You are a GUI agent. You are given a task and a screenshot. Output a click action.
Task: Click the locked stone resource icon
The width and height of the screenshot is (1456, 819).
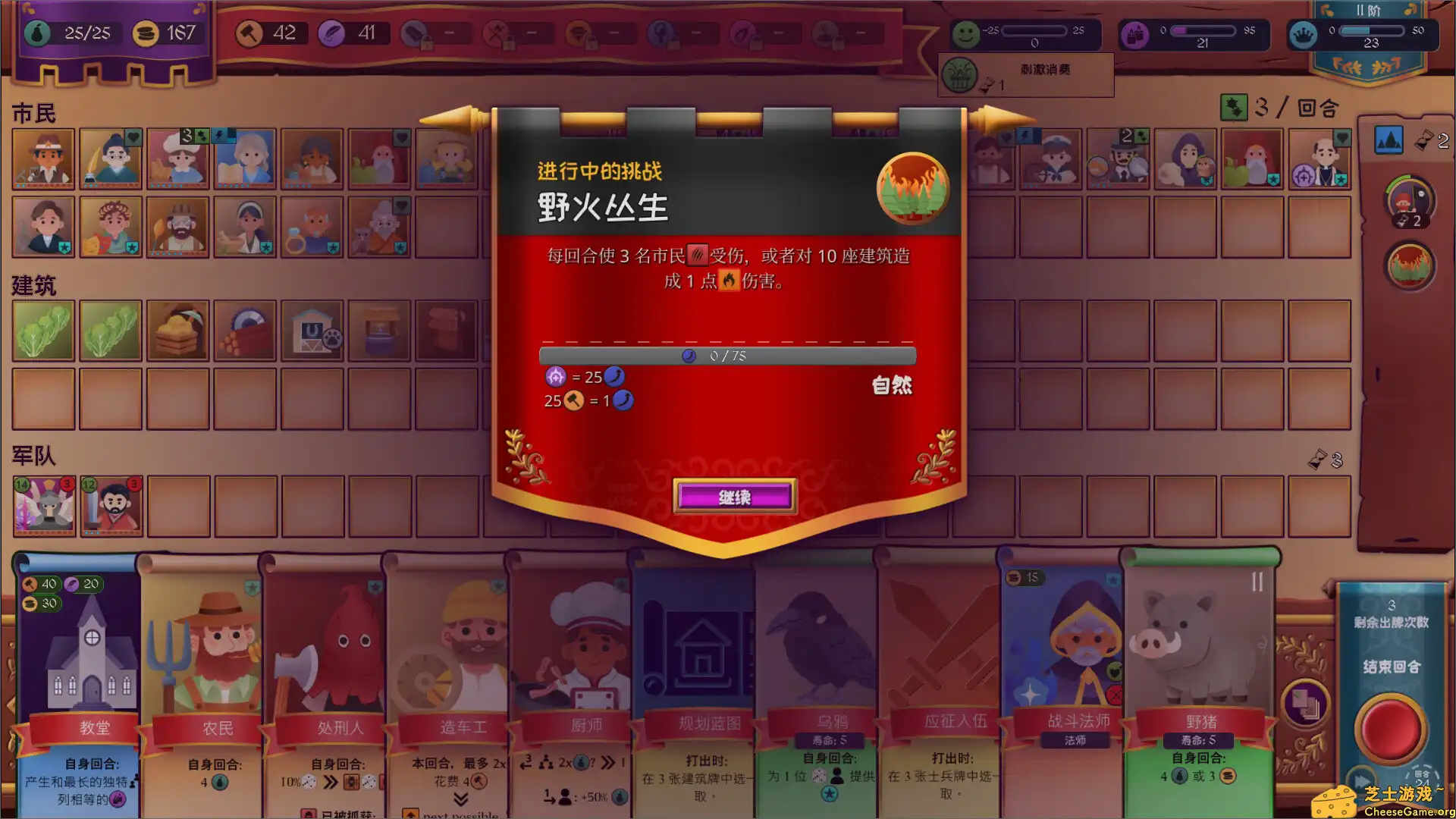click(414, 34)
